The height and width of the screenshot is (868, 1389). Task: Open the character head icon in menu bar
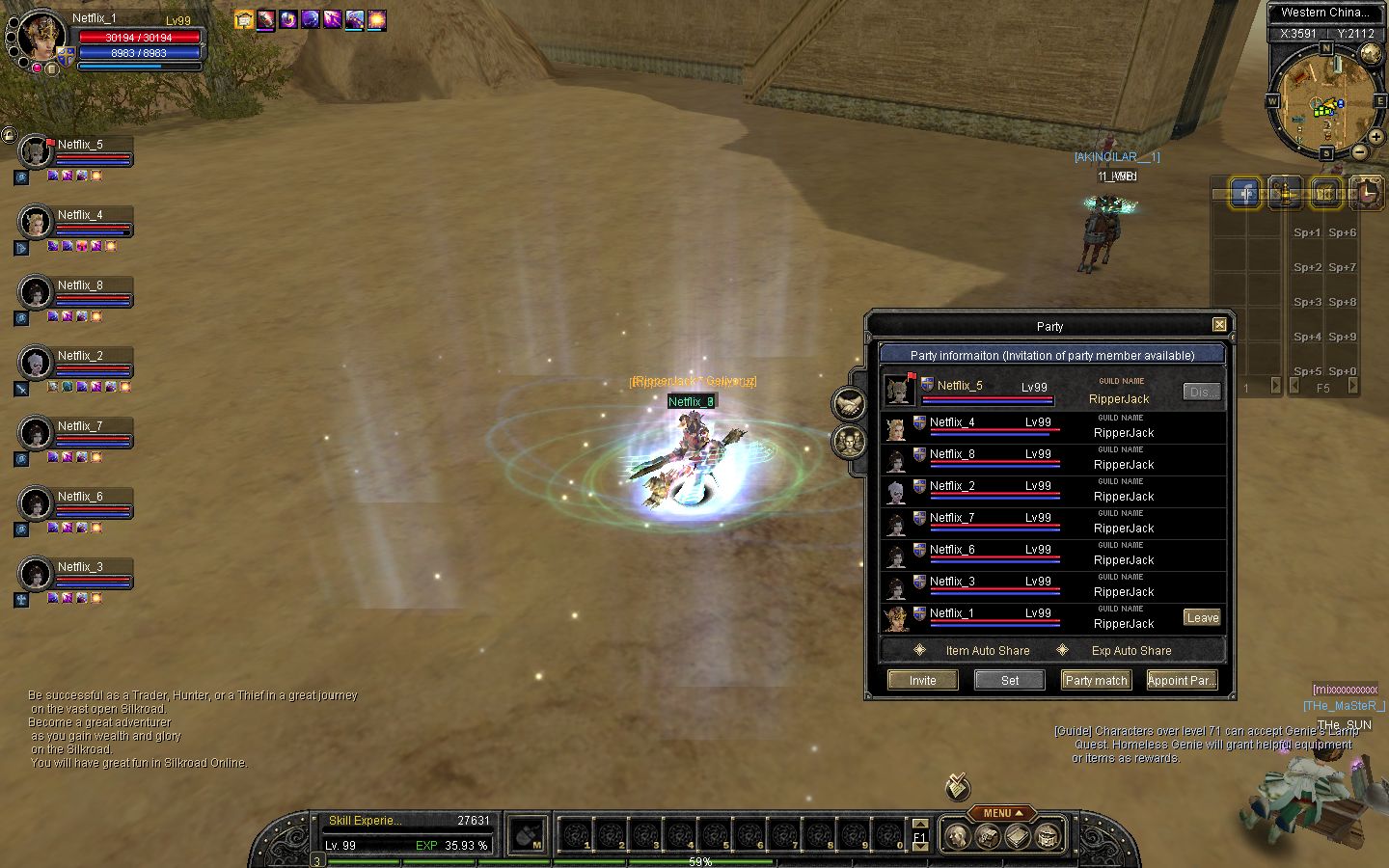coord(957,836)
